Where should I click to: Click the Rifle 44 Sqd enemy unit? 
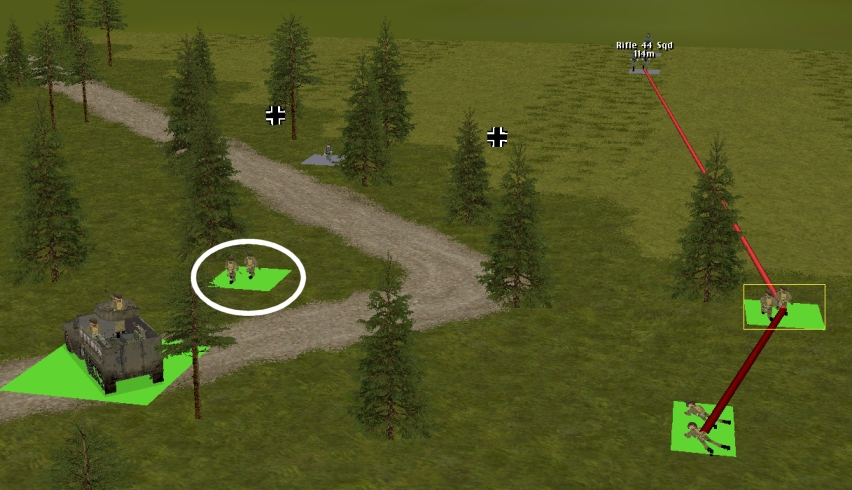tap(645, 60)
